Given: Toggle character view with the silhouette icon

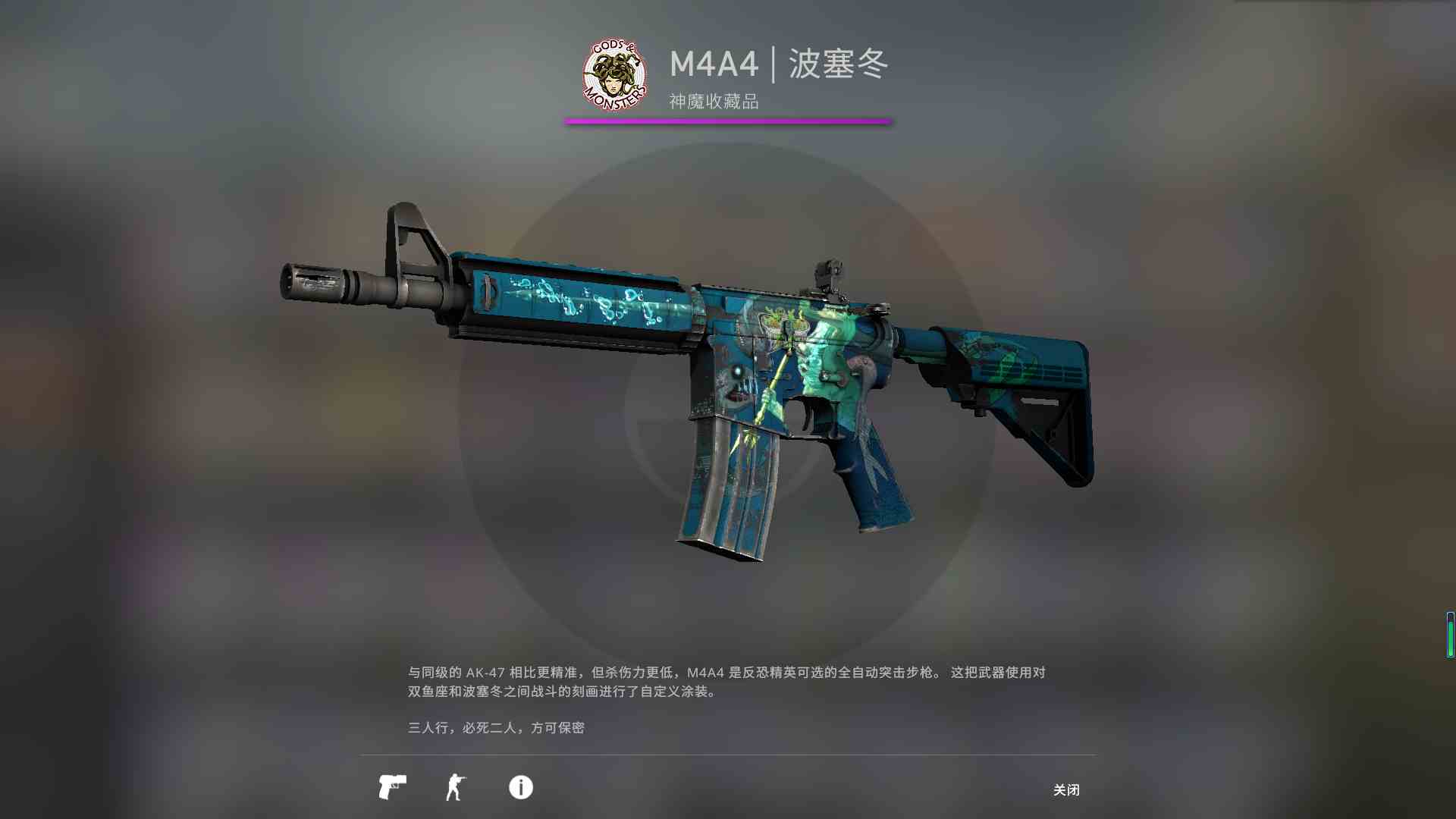Looking at the screenshot, I should [455, 788].
